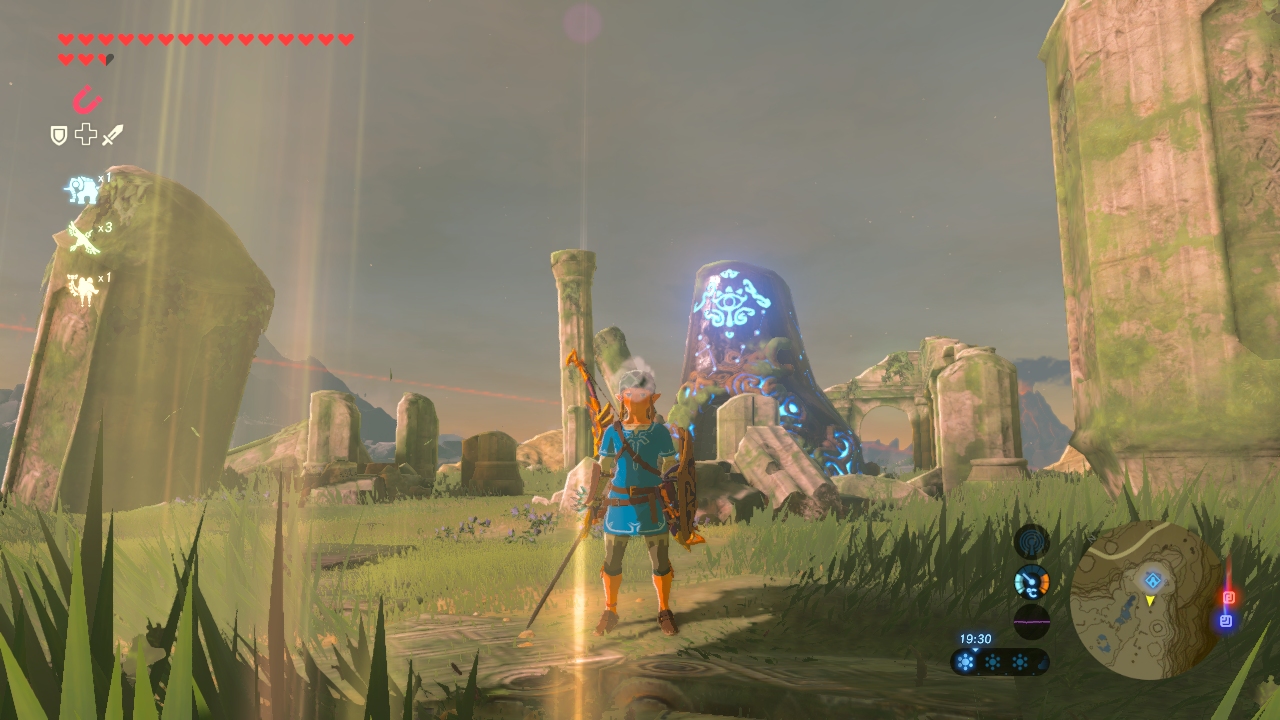
Task: Activate Mipha's Grace elephant ability icon
Action: pos(82,188)
